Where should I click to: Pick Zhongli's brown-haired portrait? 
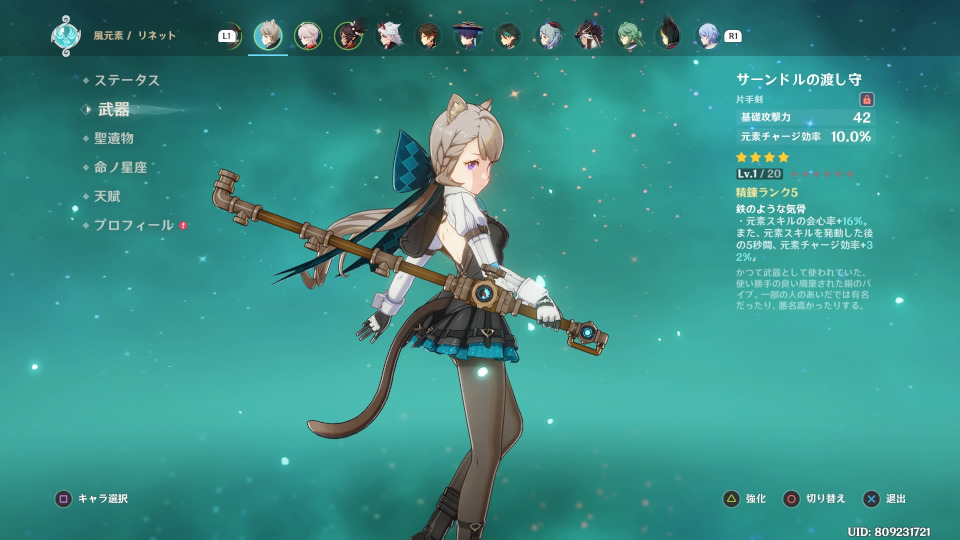point(428,36)
